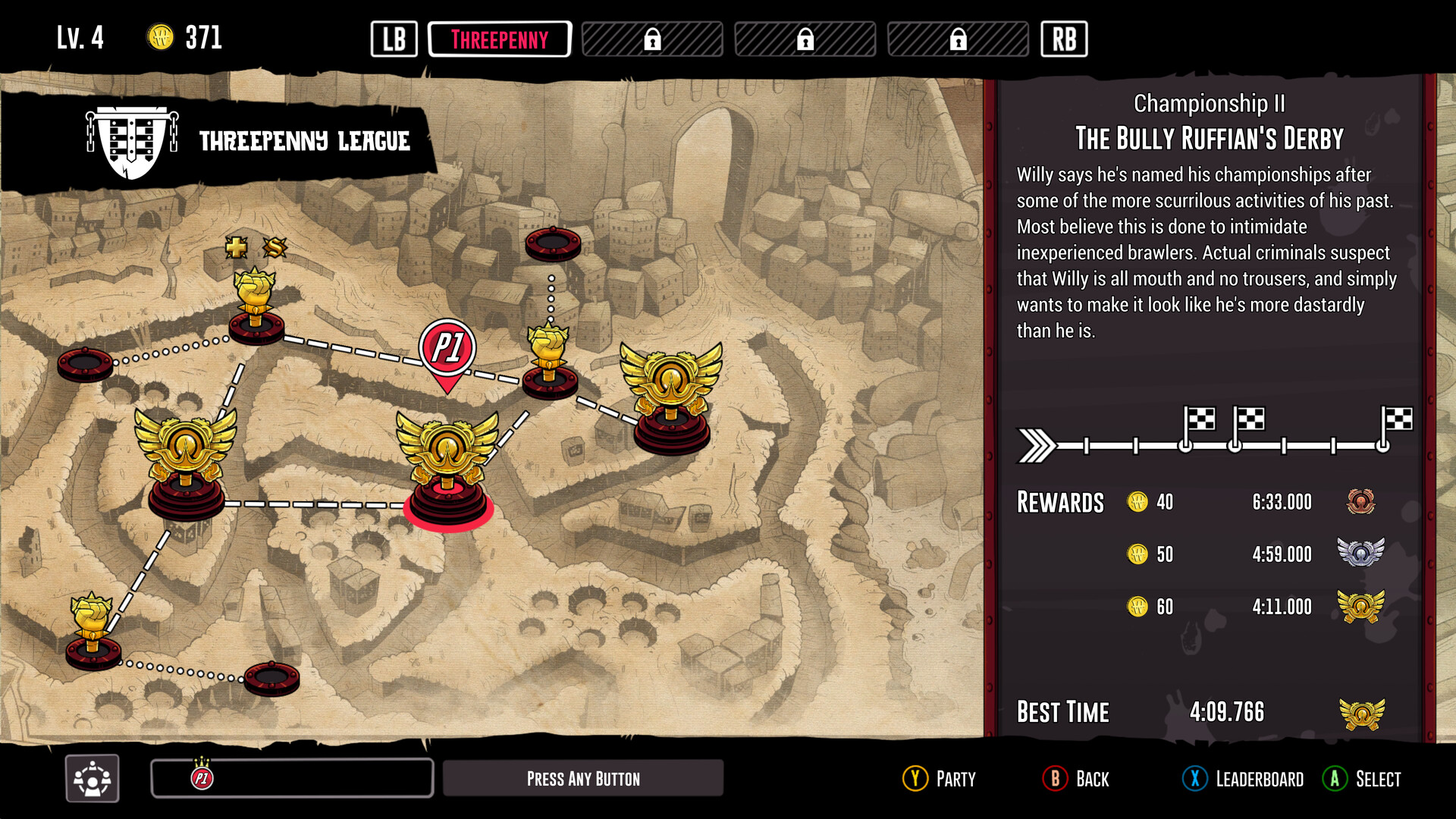Open the party gear icon button
1456x819 pixels.
pyautogui.click(x=93, y=778)
